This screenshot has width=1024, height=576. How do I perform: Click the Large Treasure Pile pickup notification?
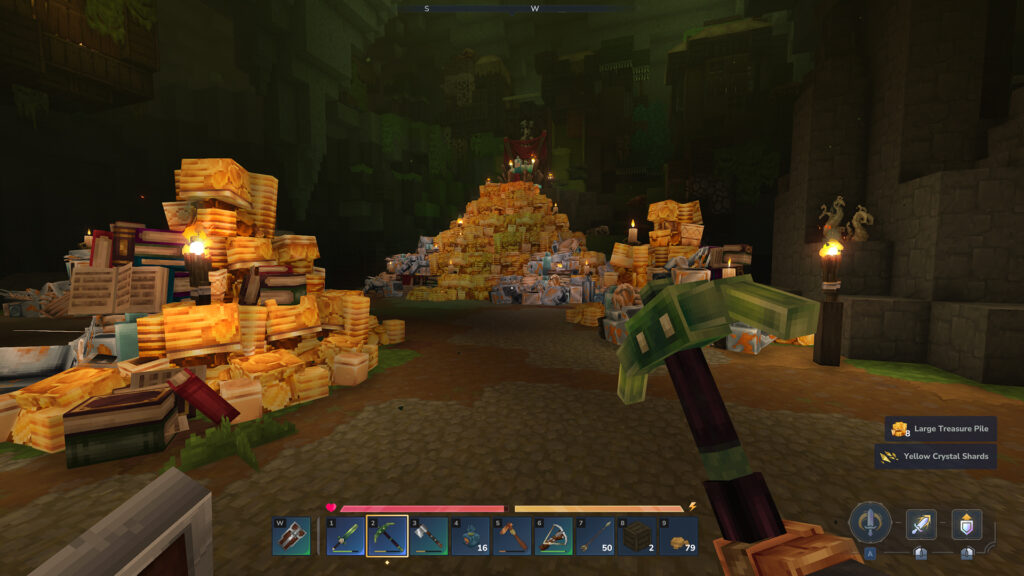point(940,429)
